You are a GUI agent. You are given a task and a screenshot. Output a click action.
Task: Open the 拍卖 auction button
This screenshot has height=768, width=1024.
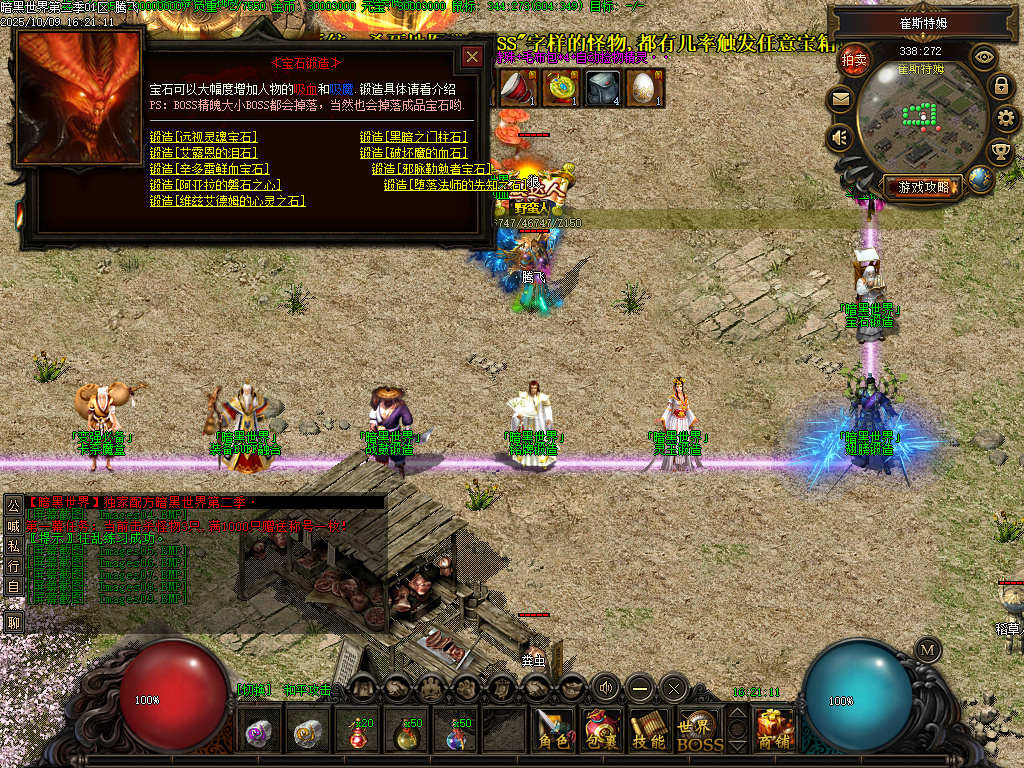[854, 60]
